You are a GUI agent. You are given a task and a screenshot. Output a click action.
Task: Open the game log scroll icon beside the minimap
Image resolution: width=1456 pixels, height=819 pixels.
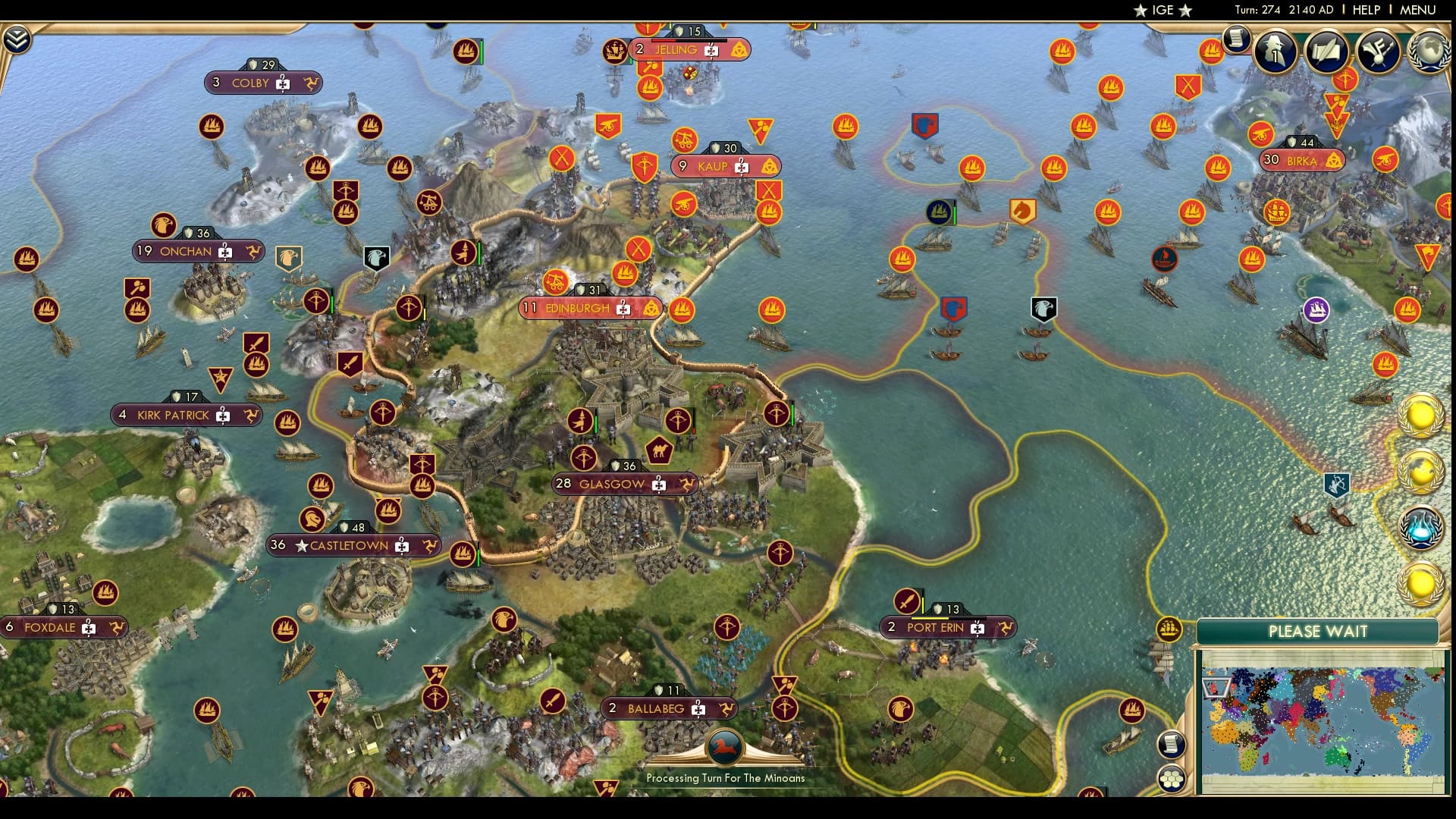pyautogui.click(x=1172, y=745)
